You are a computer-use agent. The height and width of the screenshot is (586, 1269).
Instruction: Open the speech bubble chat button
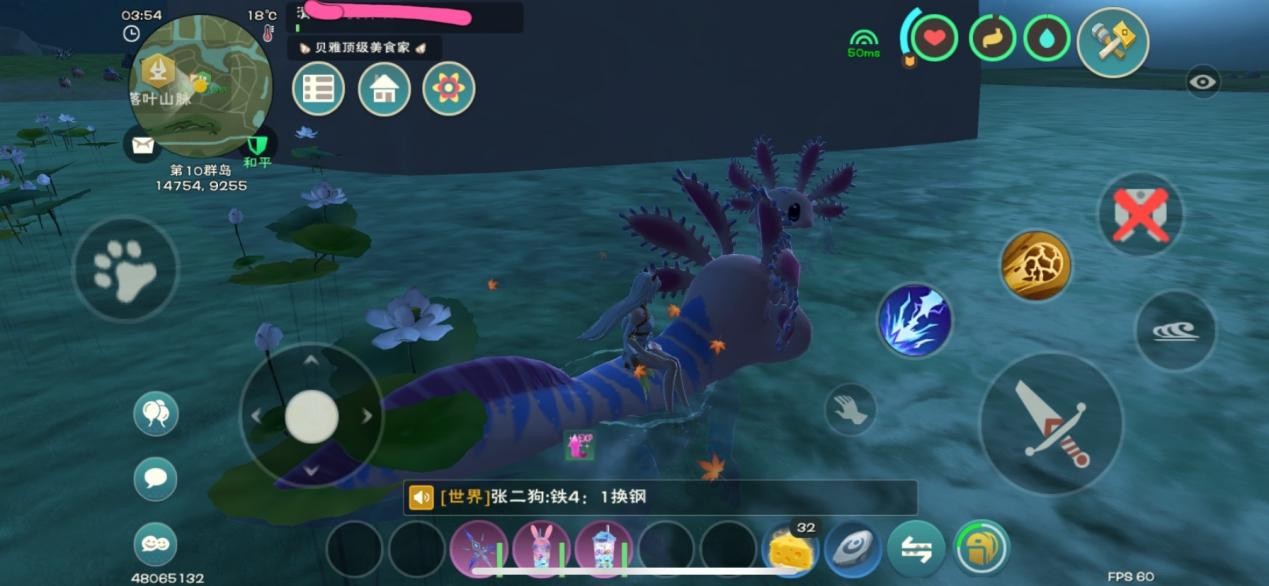click(155, 478)
